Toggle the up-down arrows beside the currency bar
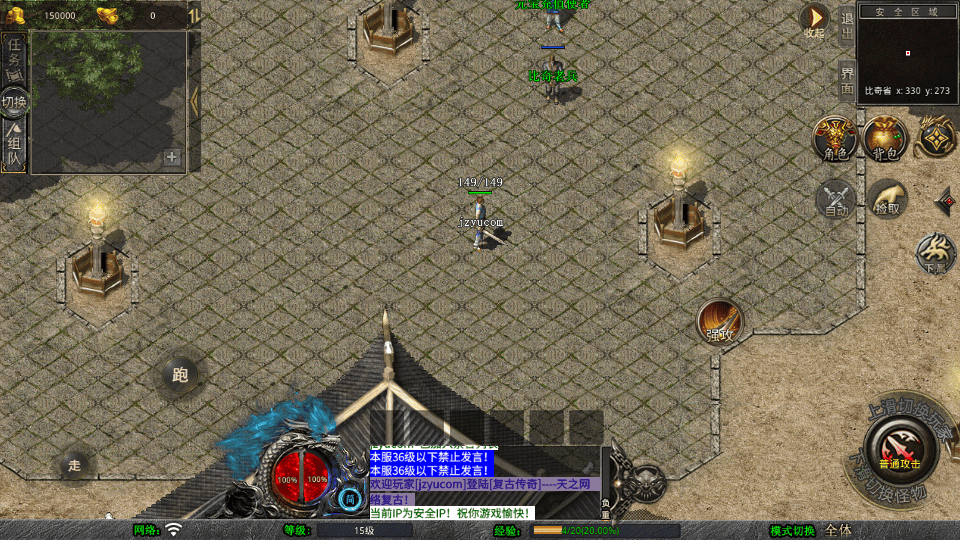The image size is (960, 540). (x=193, y=15)
